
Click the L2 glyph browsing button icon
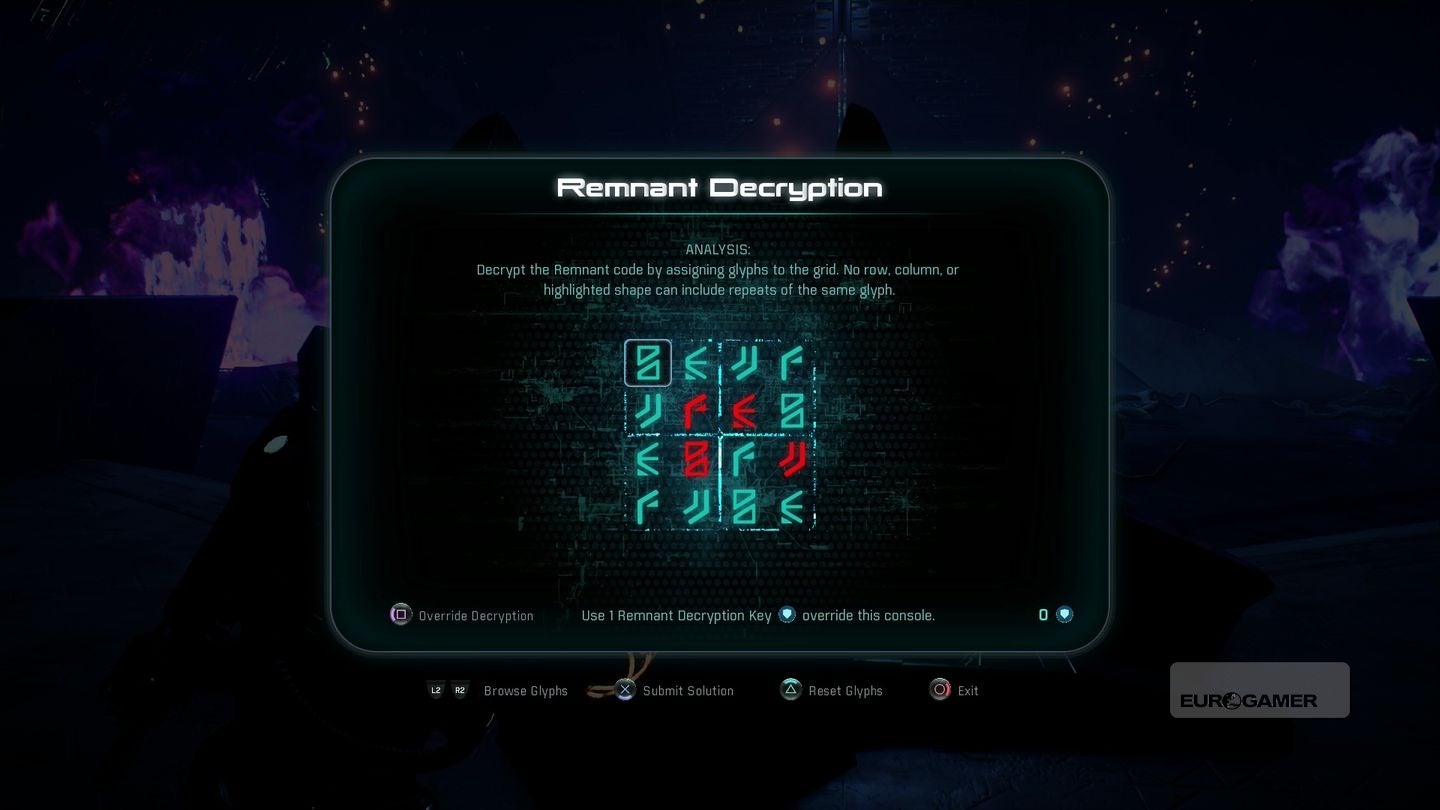click(x=435, y=690)
